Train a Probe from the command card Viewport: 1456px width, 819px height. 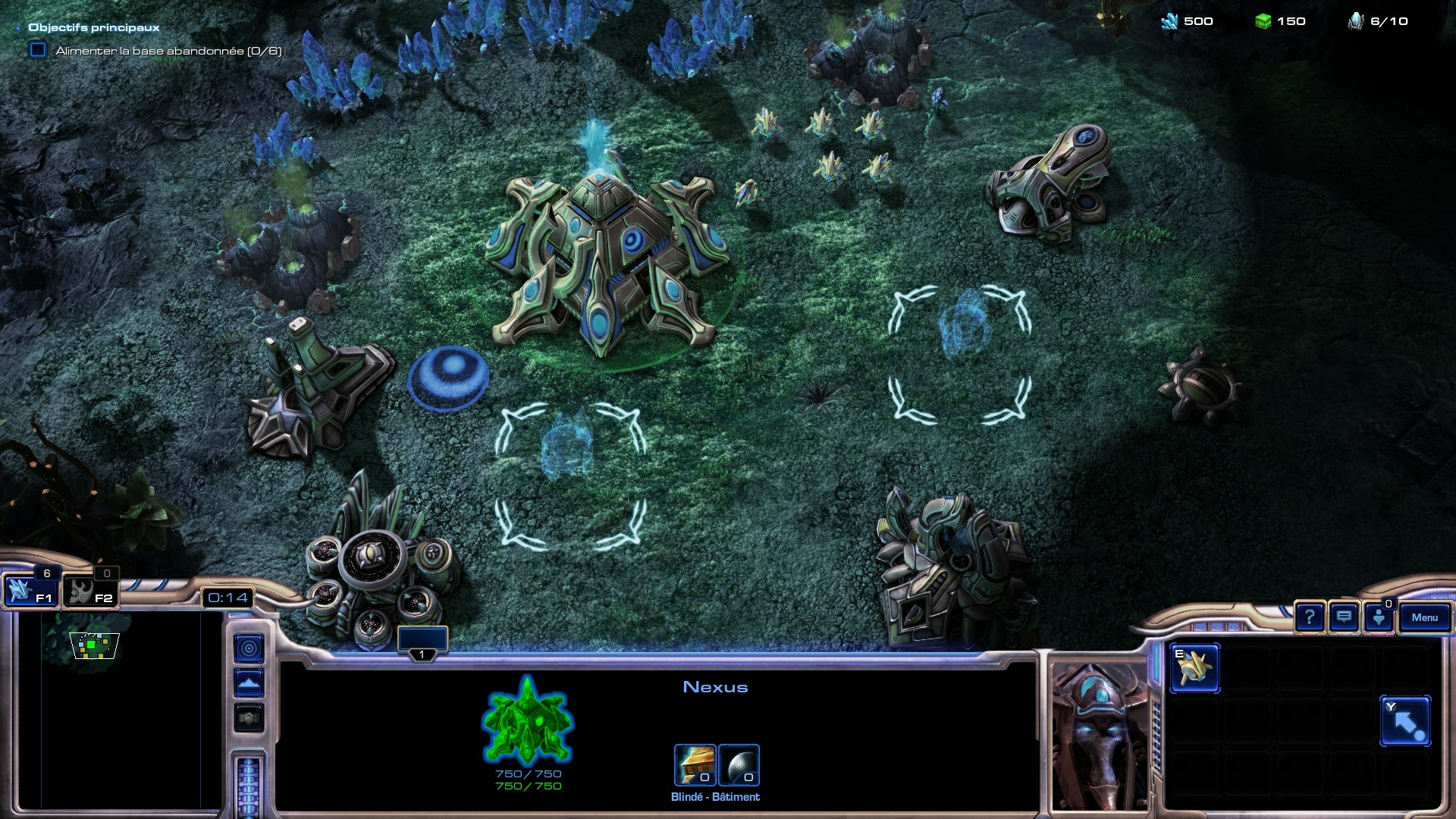coord(1194,668)
